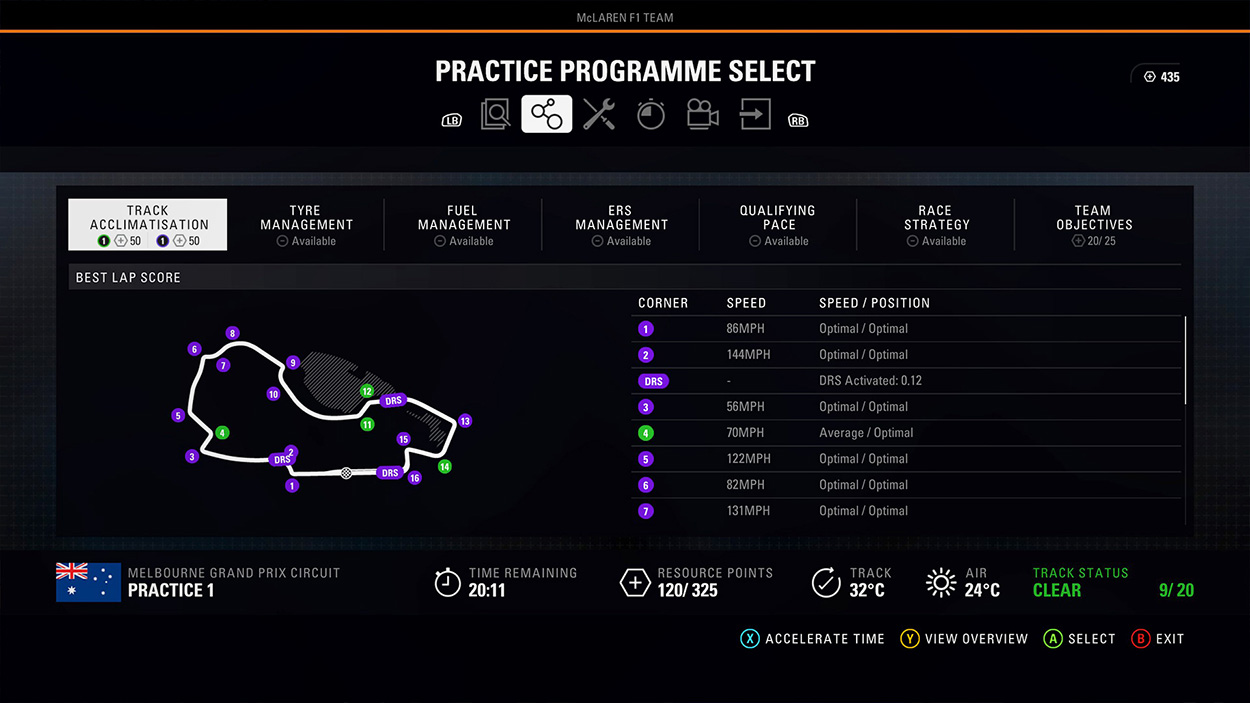Image resolution: width=1250 pixels, height=703 pixels.
Task: Click the exit arrow icon in top menu
Action: (x=755, y=115)
